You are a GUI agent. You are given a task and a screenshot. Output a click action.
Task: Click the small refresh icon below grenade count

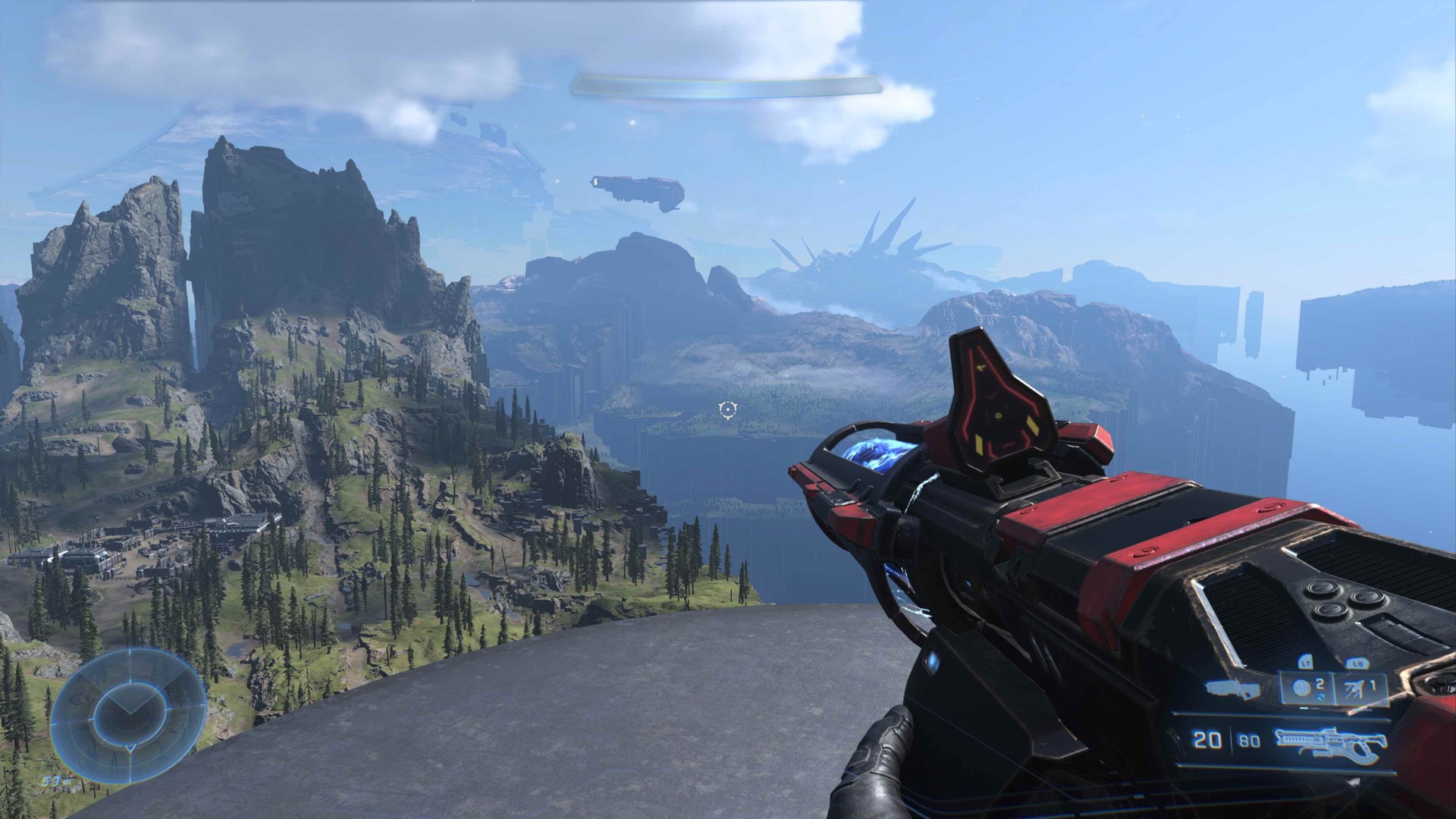(x=1323, y=698)
